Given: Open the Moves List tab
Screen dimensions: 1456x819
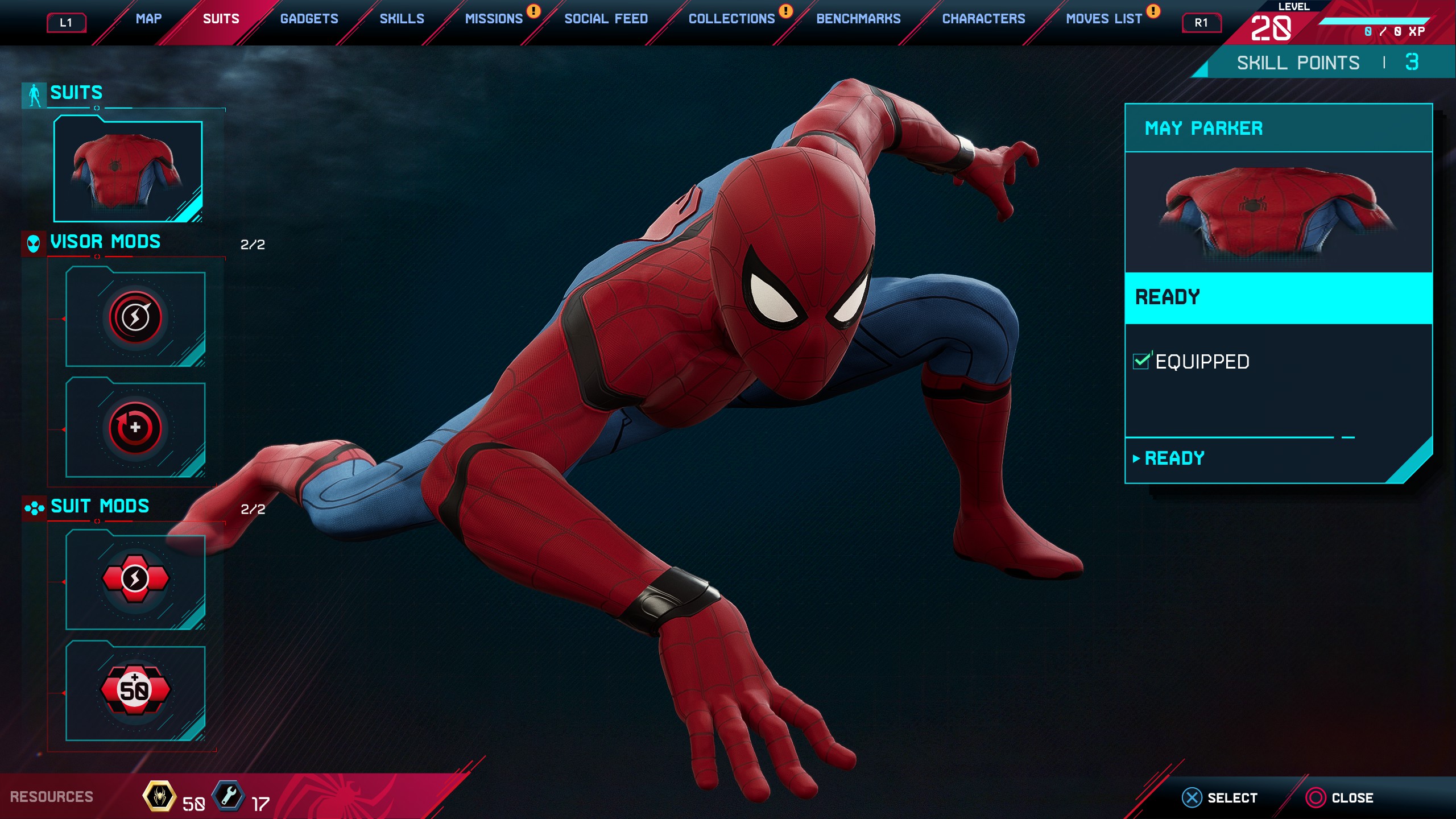Looking at the screenshot, I should [1103, 19].
